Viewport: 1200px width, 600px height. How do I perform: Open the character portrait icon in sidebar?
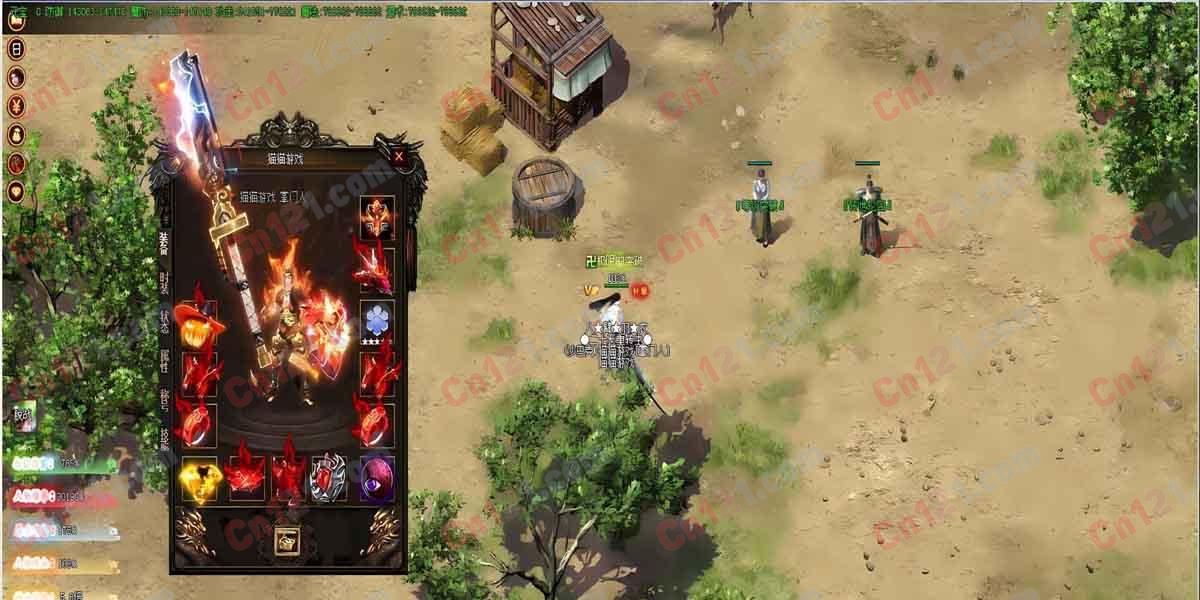click(x=16, y=77)
